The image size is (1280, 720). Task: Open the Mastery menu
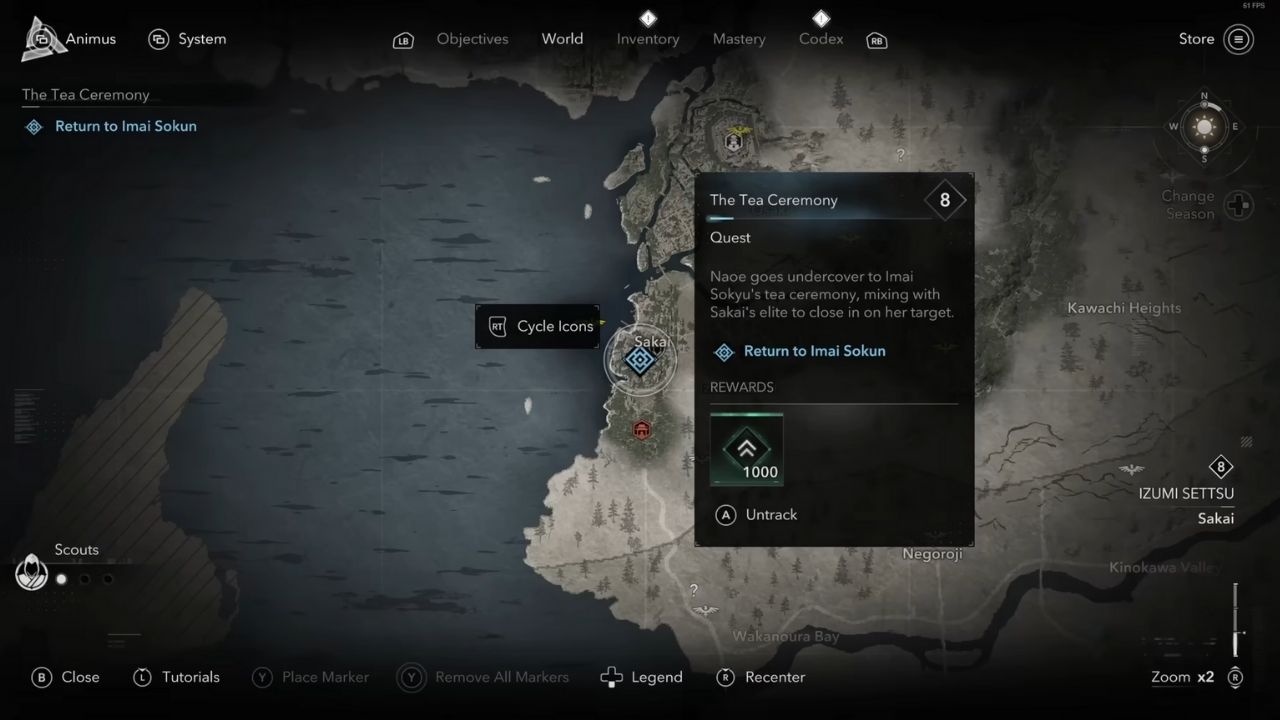739,39
